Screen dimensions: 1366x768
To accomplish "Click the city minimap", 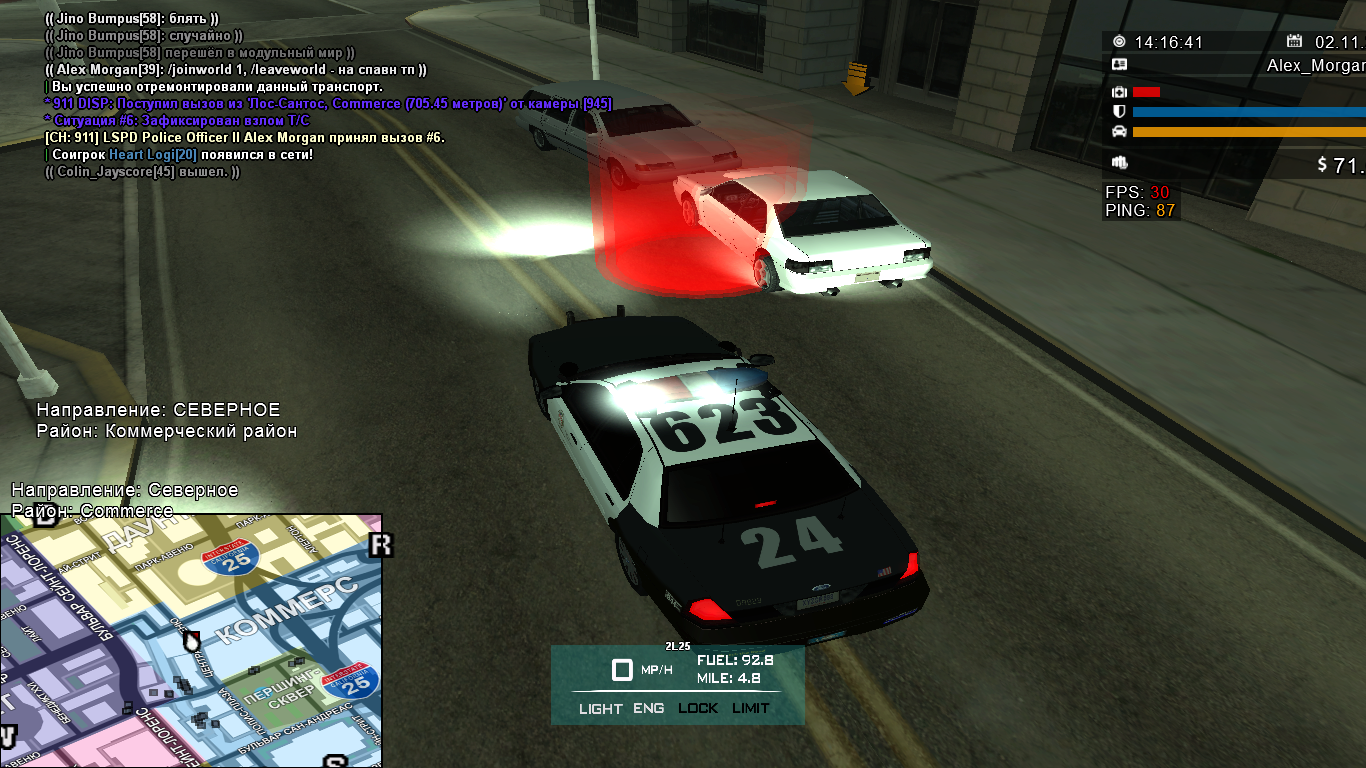I will (190, 640).
